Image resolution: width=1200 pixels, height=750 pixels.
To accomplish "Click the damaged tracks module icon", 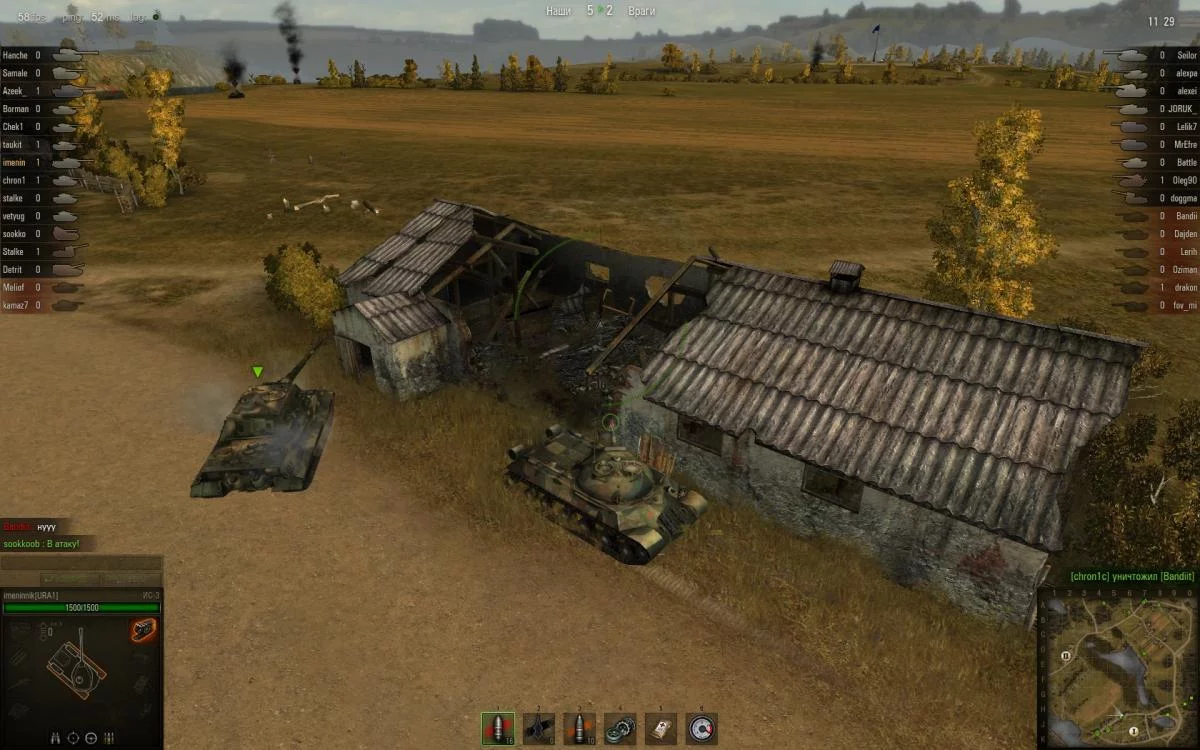I will [143, 629].
